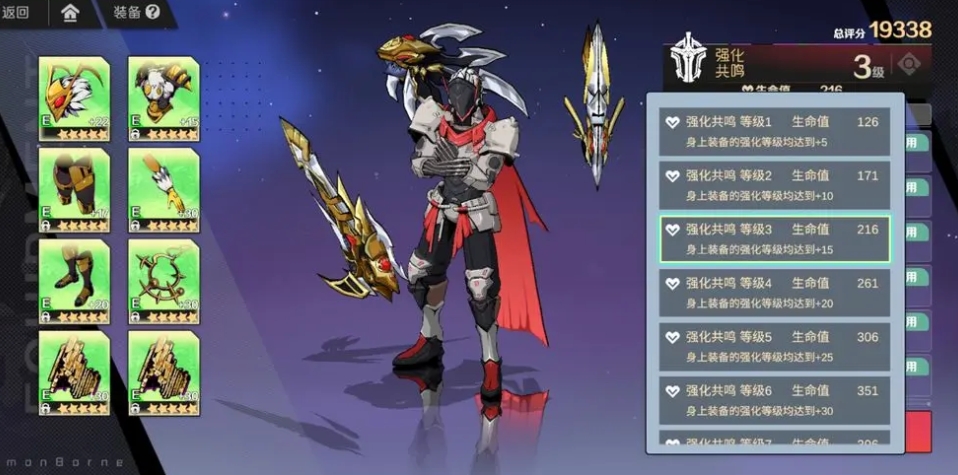Select the 强化共鸣 等级2 row
The width and height of the screenshot is (958, 475).
click(x=775, y=185)
